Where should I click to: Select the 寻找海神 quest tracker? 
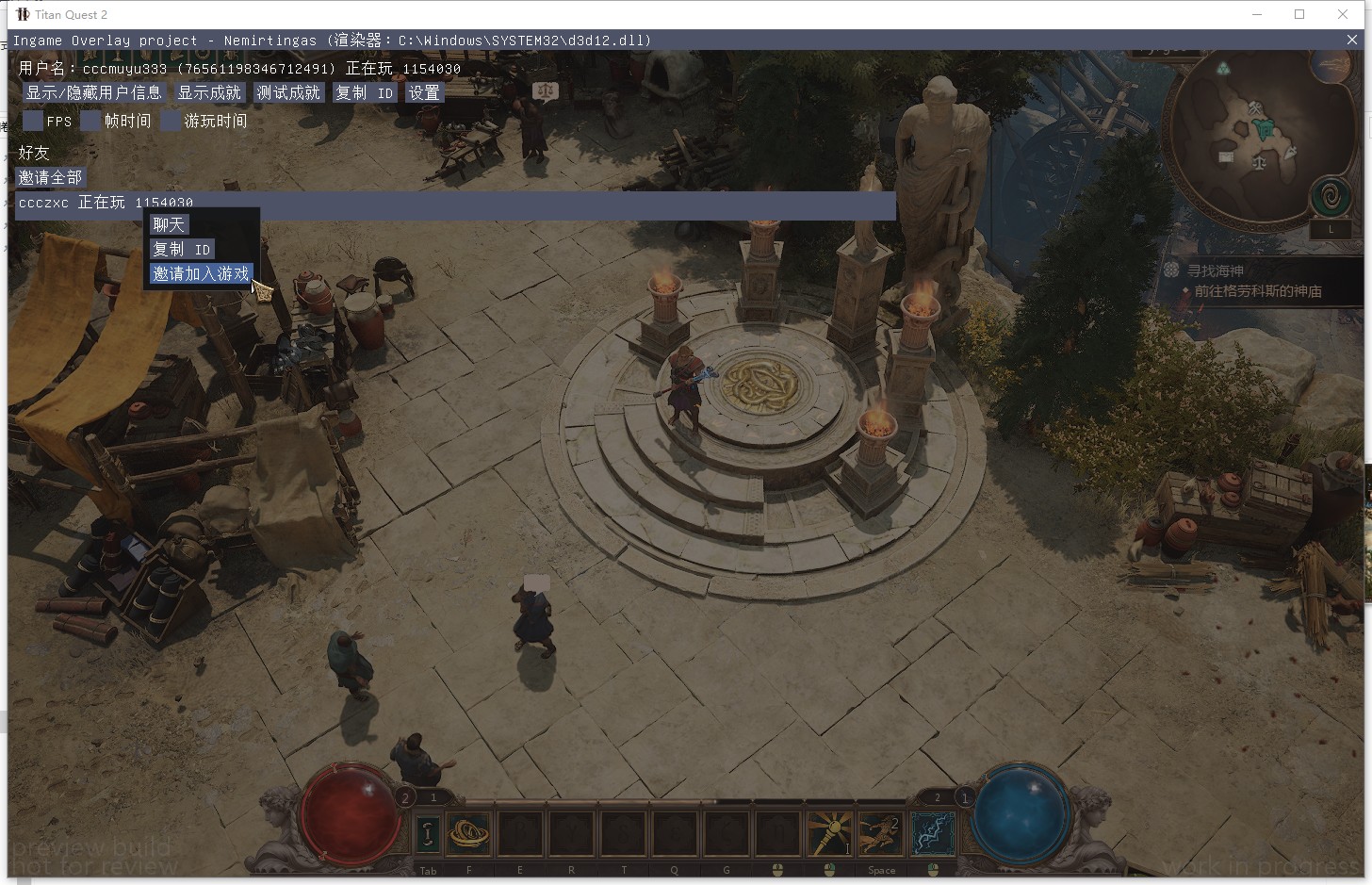pos(1216,270)
